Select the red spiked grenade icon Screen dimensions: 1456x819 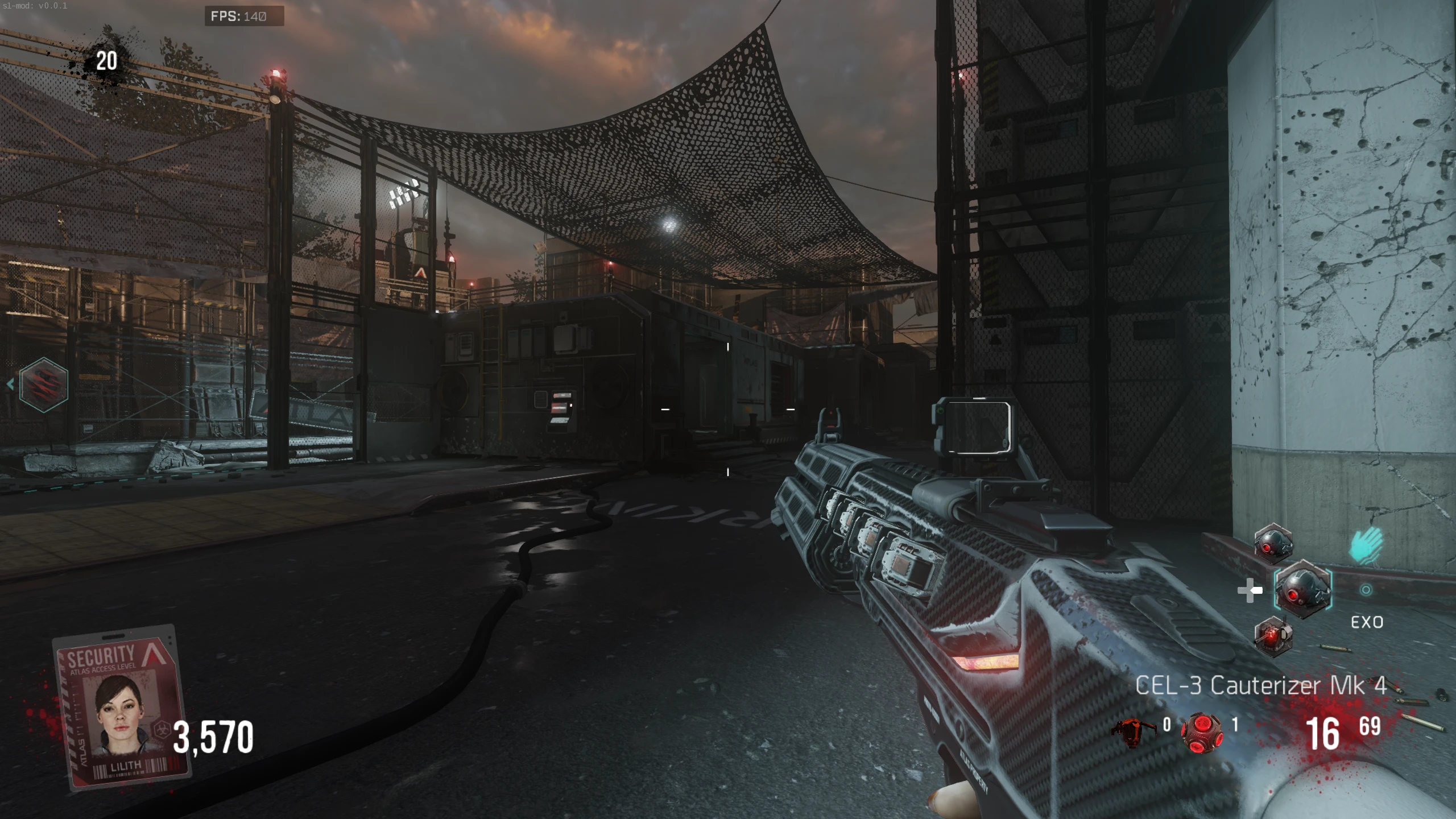(x=1201, y=731)
